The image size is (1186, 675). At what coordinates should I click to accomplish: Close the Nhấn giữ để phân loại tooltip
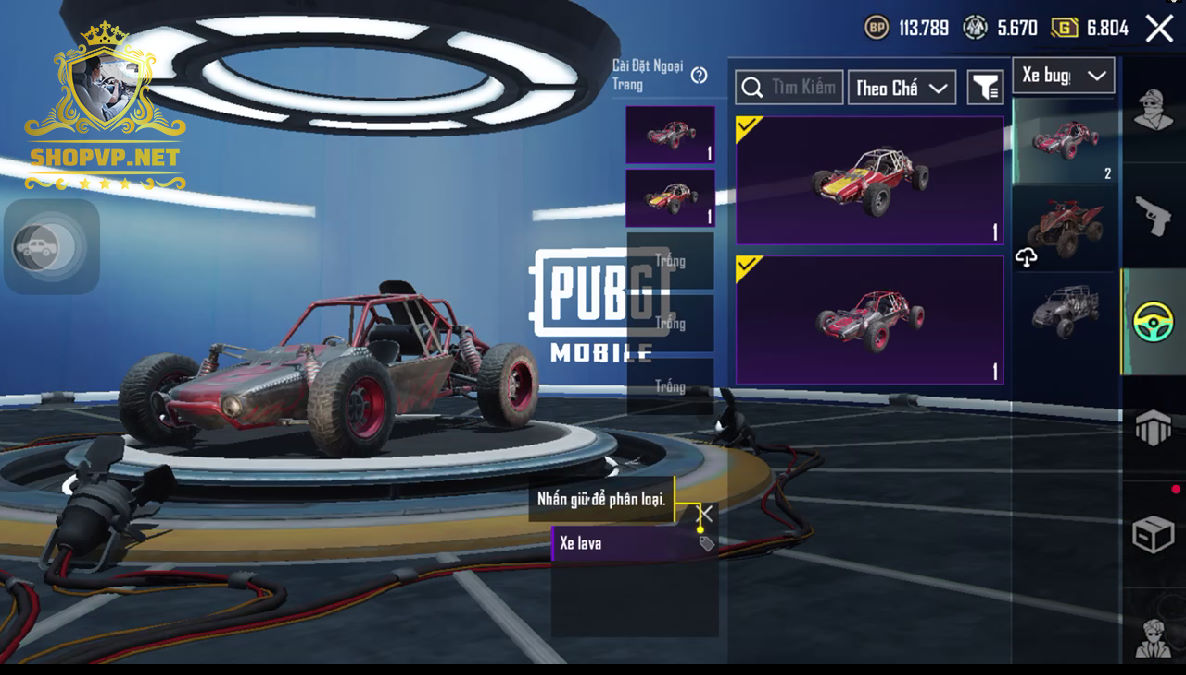[x=705, y=513]
